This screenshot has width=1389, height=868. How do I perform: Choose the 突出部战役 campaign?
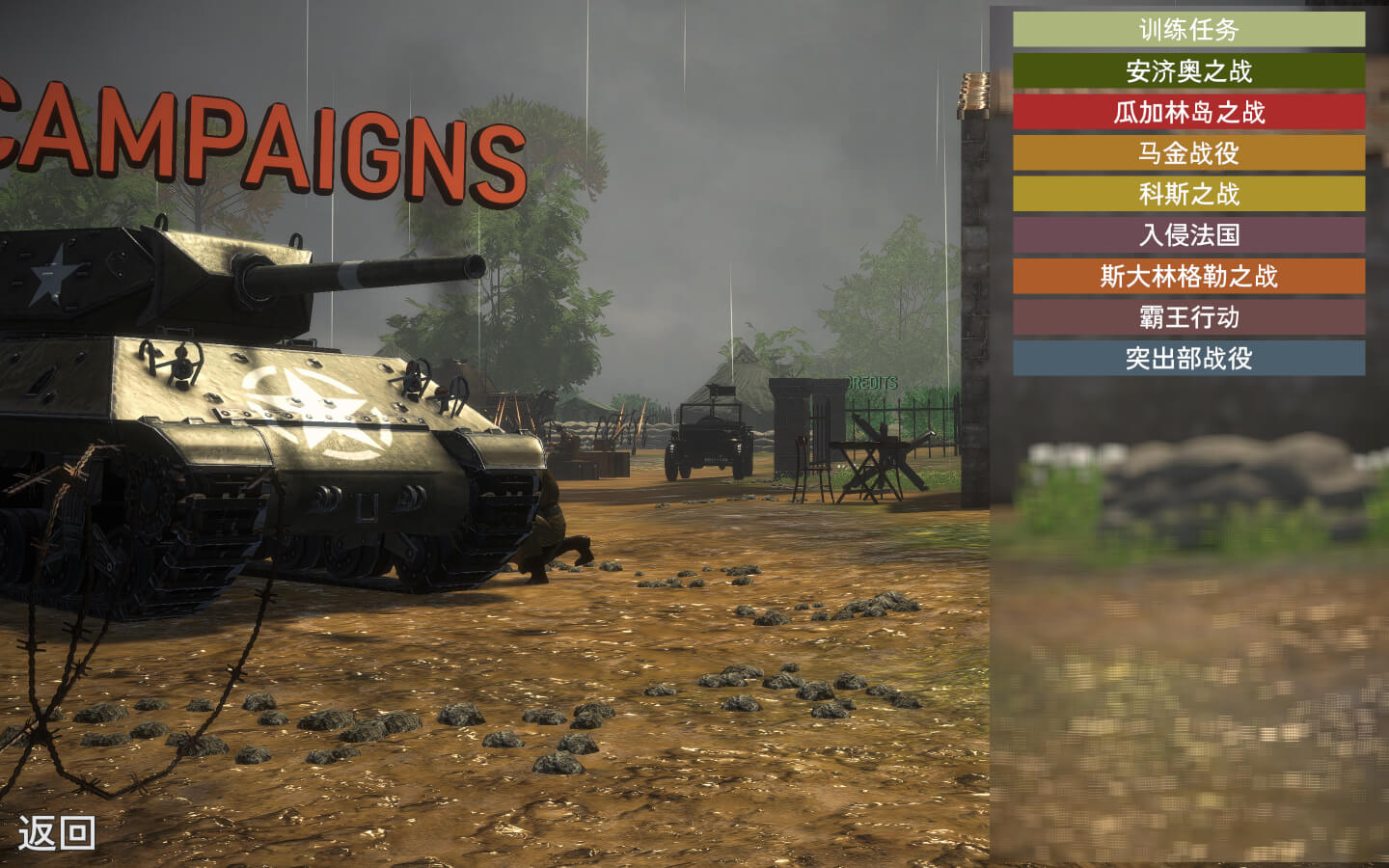pyautogui.click(x=1188, y=359)
